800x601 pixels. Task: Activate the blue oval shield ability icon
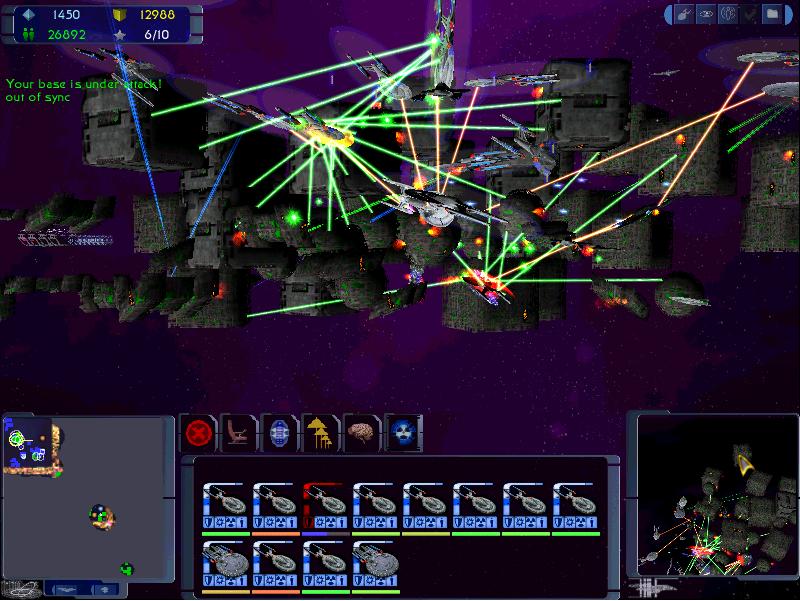pyautogui.click(x=280, y=433)
